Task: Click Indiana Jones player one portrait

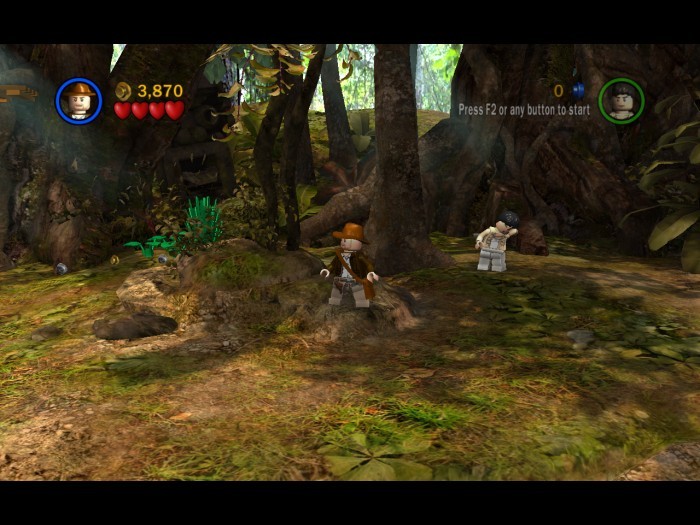Action: pyautogui.click(x=79, y=100)
